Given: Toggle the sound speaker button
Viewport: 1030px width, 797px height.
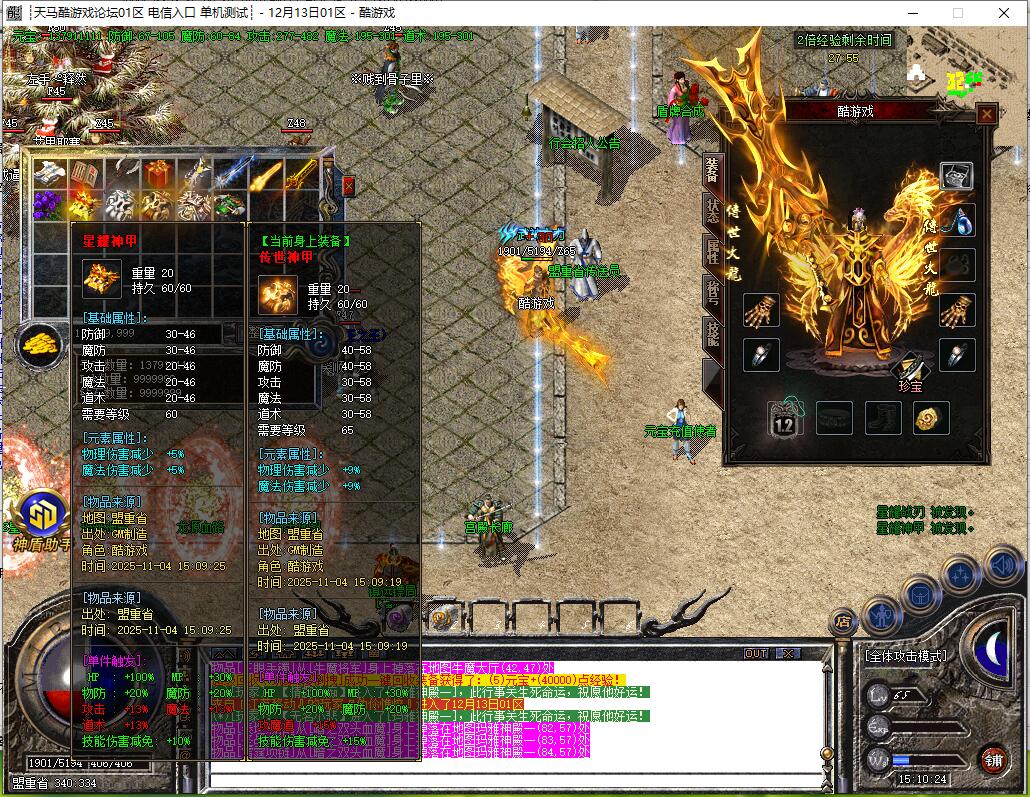Looking at the screenshot, I should 1001,564.
